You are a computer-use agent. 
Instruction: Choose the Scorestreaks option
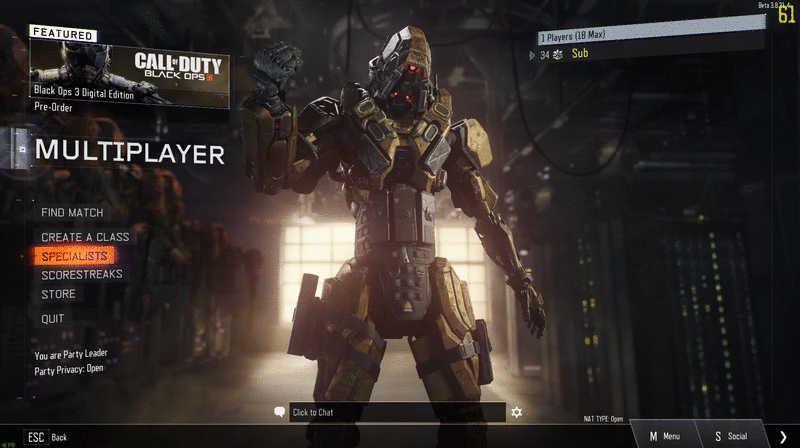[x=82, y=274]
